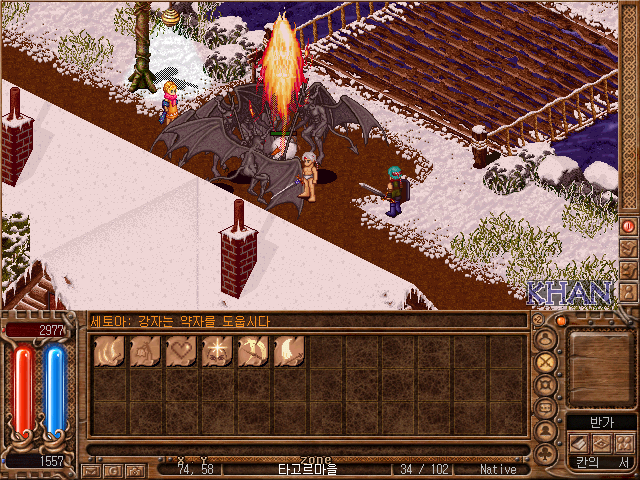Click the wooden portrait panel
The width and height of the screenshot is (640, 480).
click(598, 363)
